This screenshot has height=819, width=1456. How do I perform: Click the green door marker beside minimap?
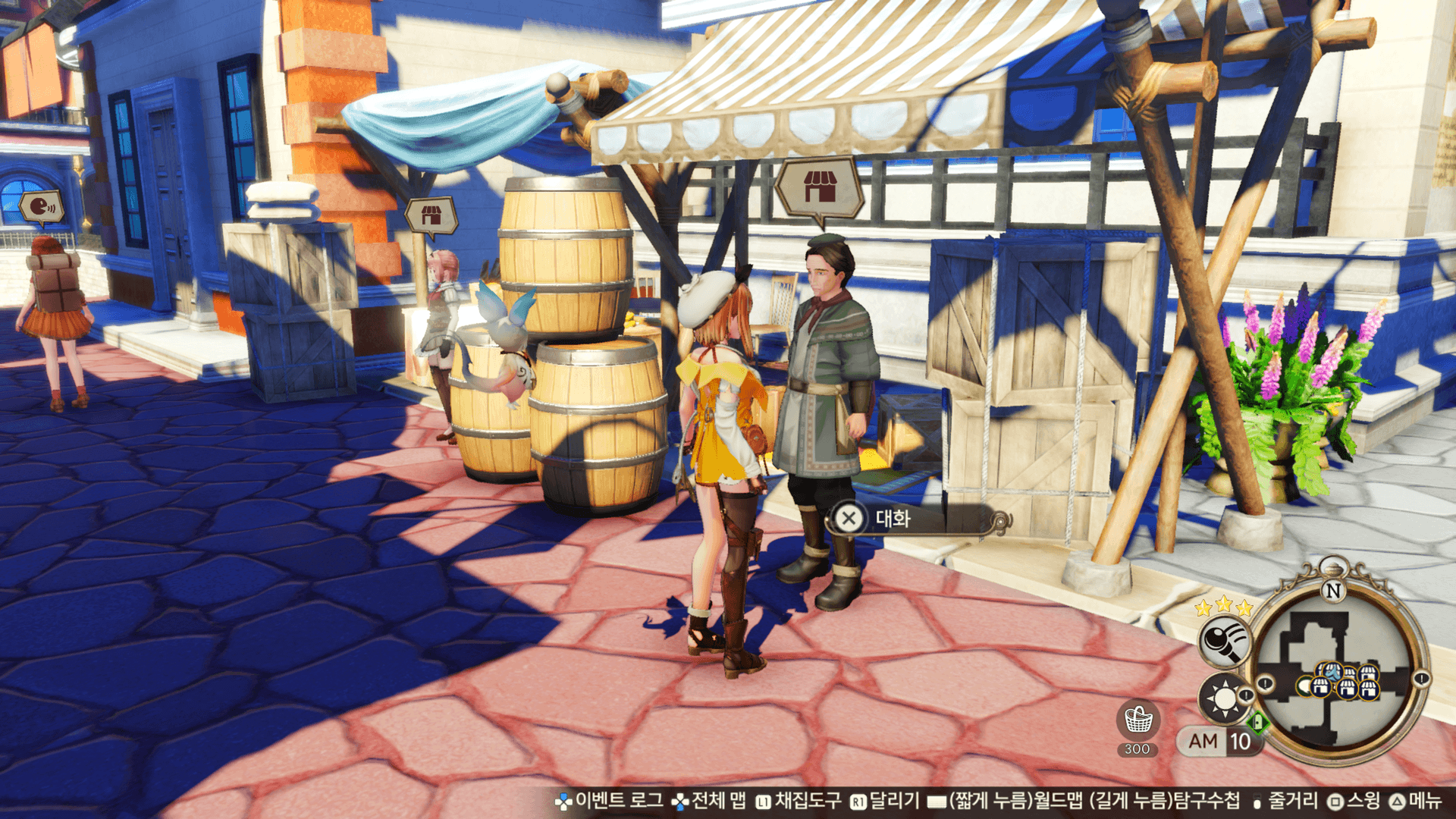click(x=1258, y=721)
